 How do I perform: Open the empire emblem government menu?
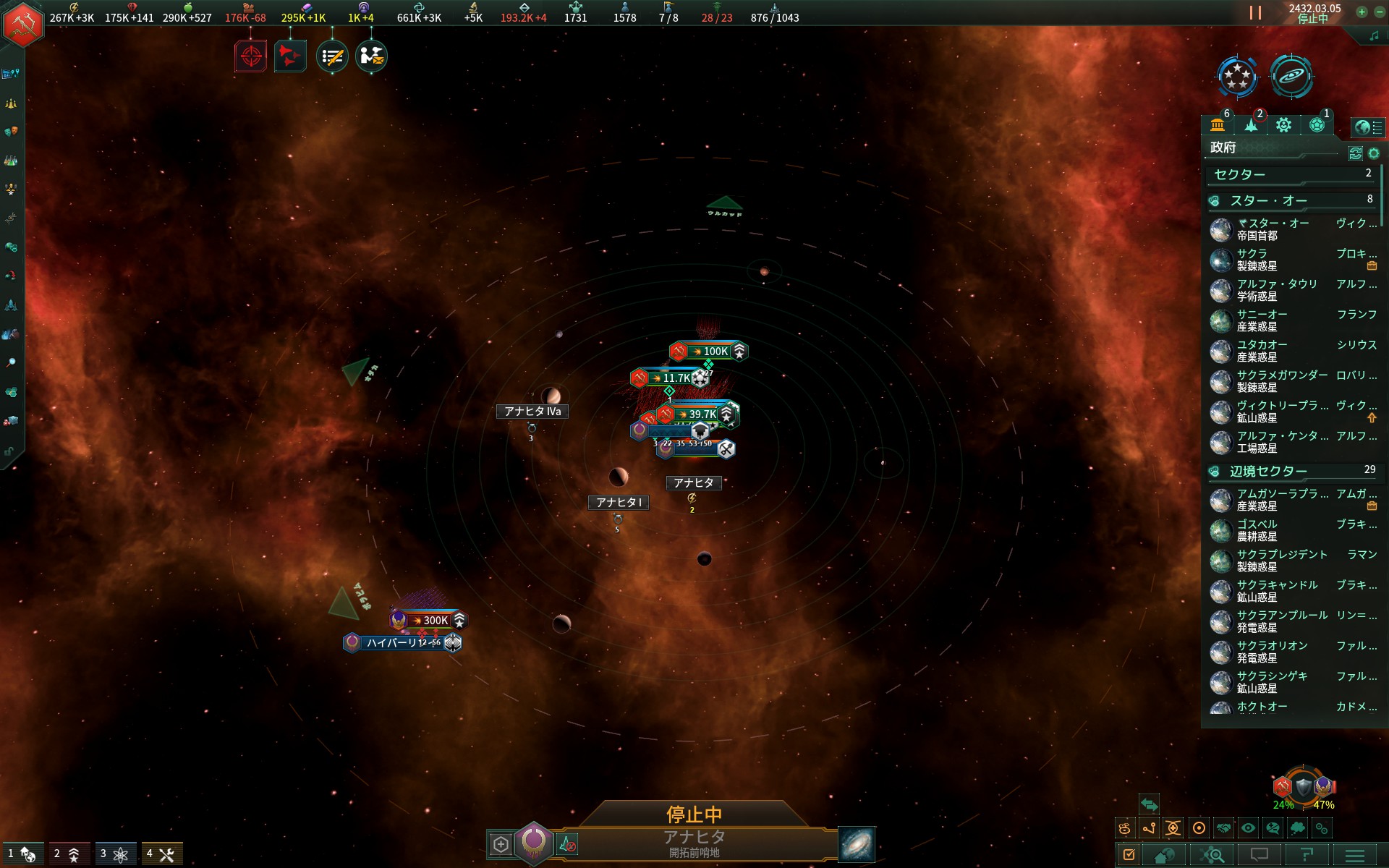click(23, 24)
